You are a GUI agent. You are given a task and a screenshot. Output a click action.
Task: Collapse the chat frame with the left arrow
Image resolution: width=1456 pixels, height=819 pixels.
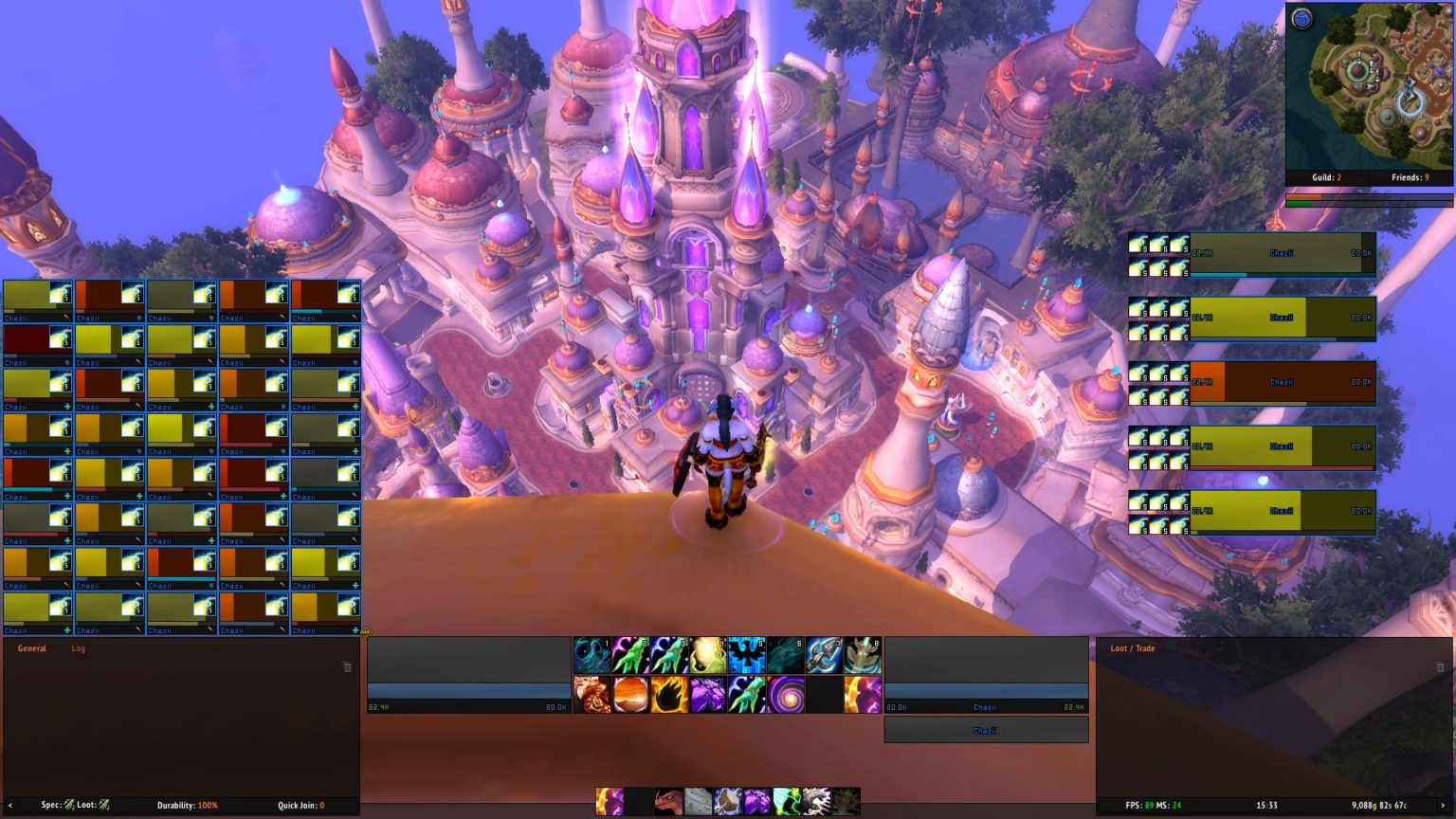tap(10, 803)
